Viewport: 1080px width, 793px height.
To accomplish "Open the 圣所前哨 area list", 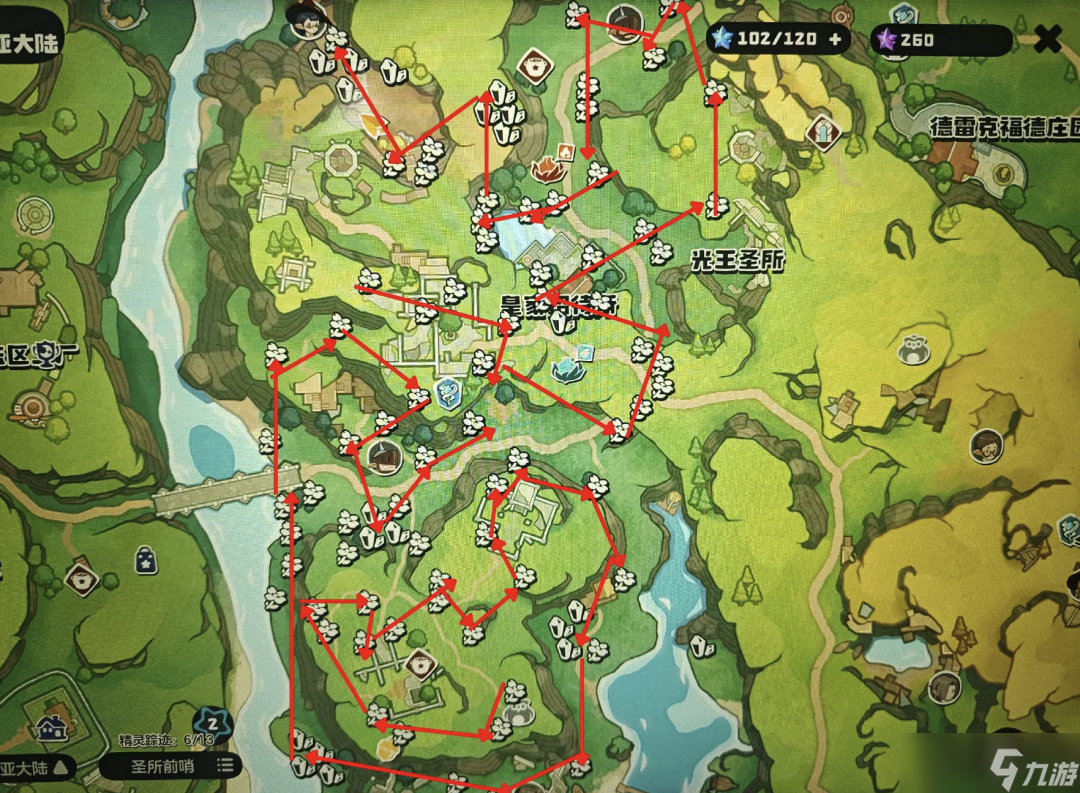I will pyautogui.click(x=170, y=766).
